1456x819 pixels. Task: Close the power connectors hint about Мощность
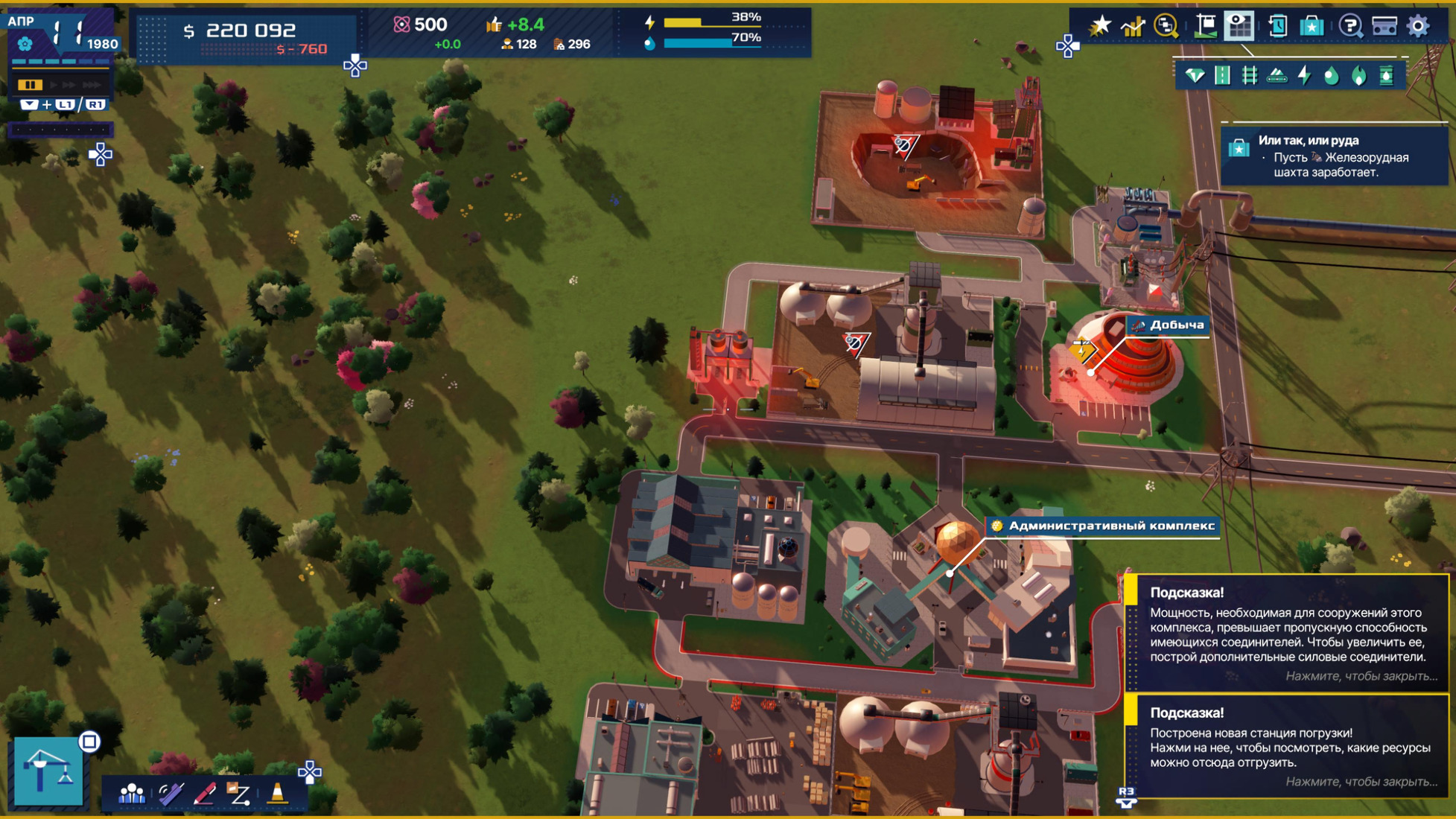(1361, 676)
